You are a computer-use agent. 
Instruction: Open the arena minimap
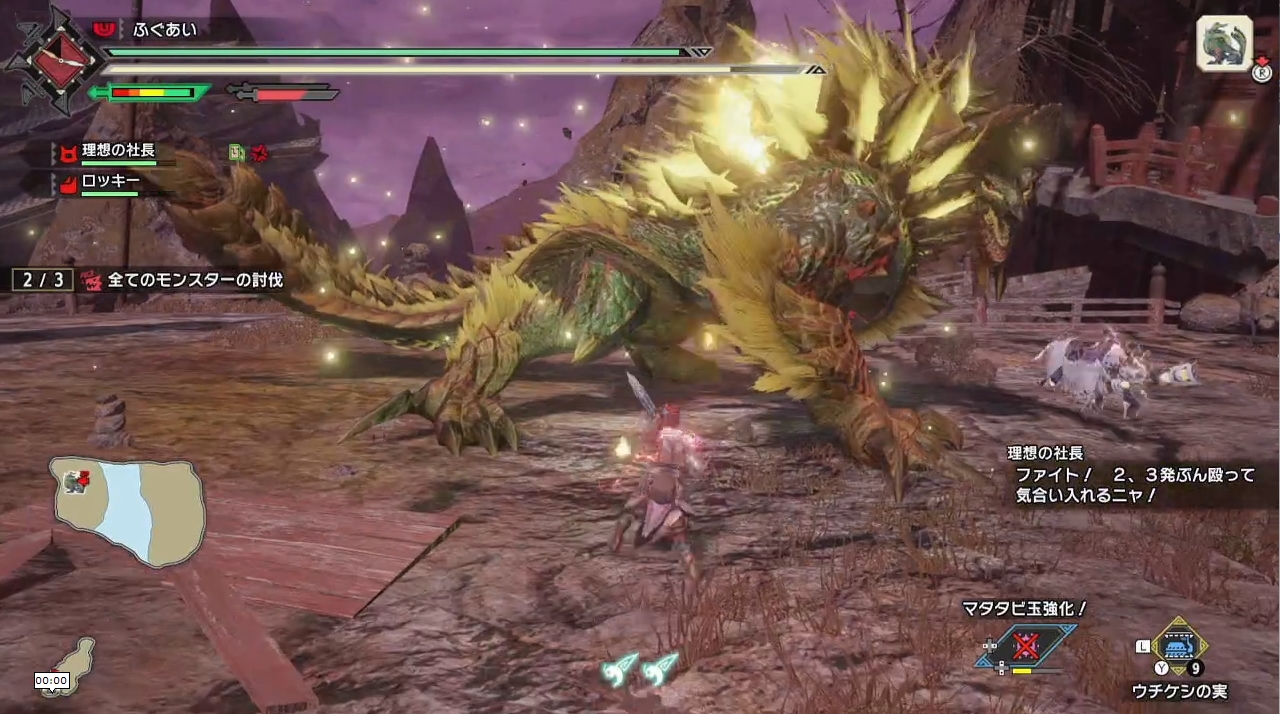tap(128, 511)
